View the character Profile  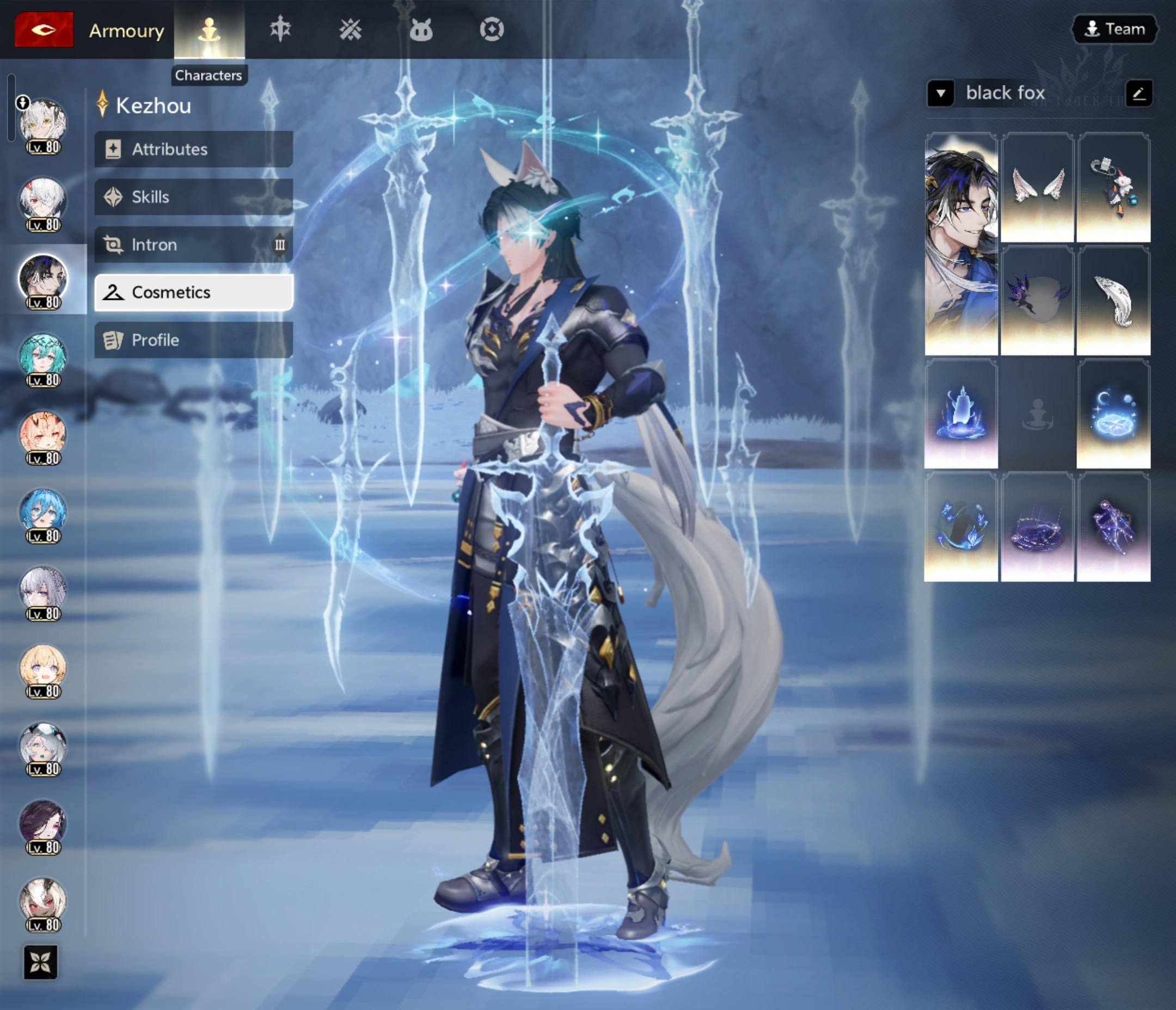(x=193, y=340)
